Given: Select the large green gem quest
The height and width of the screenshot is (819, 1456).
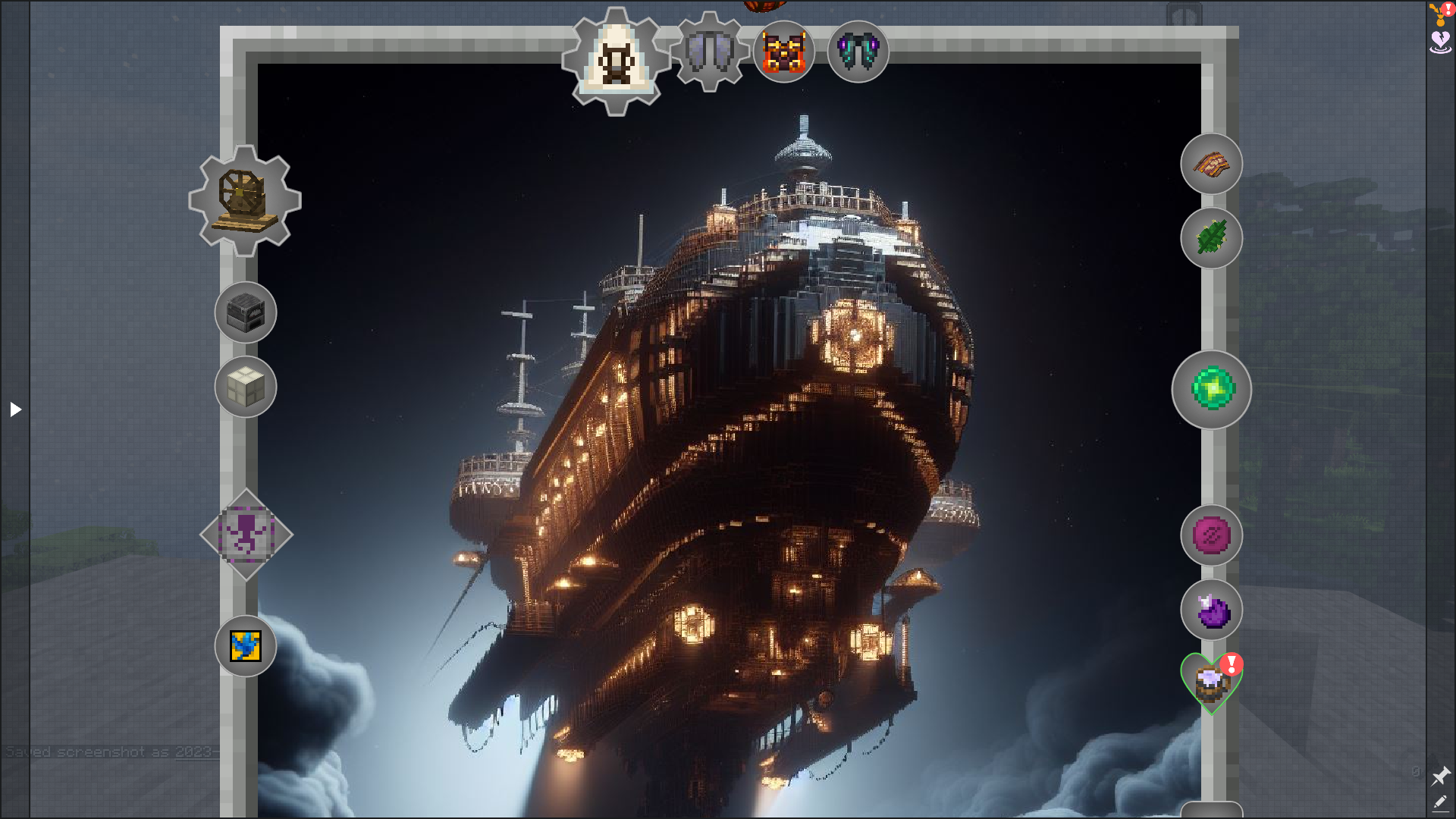Looking at the screenshot, I should coord(1211,389).
